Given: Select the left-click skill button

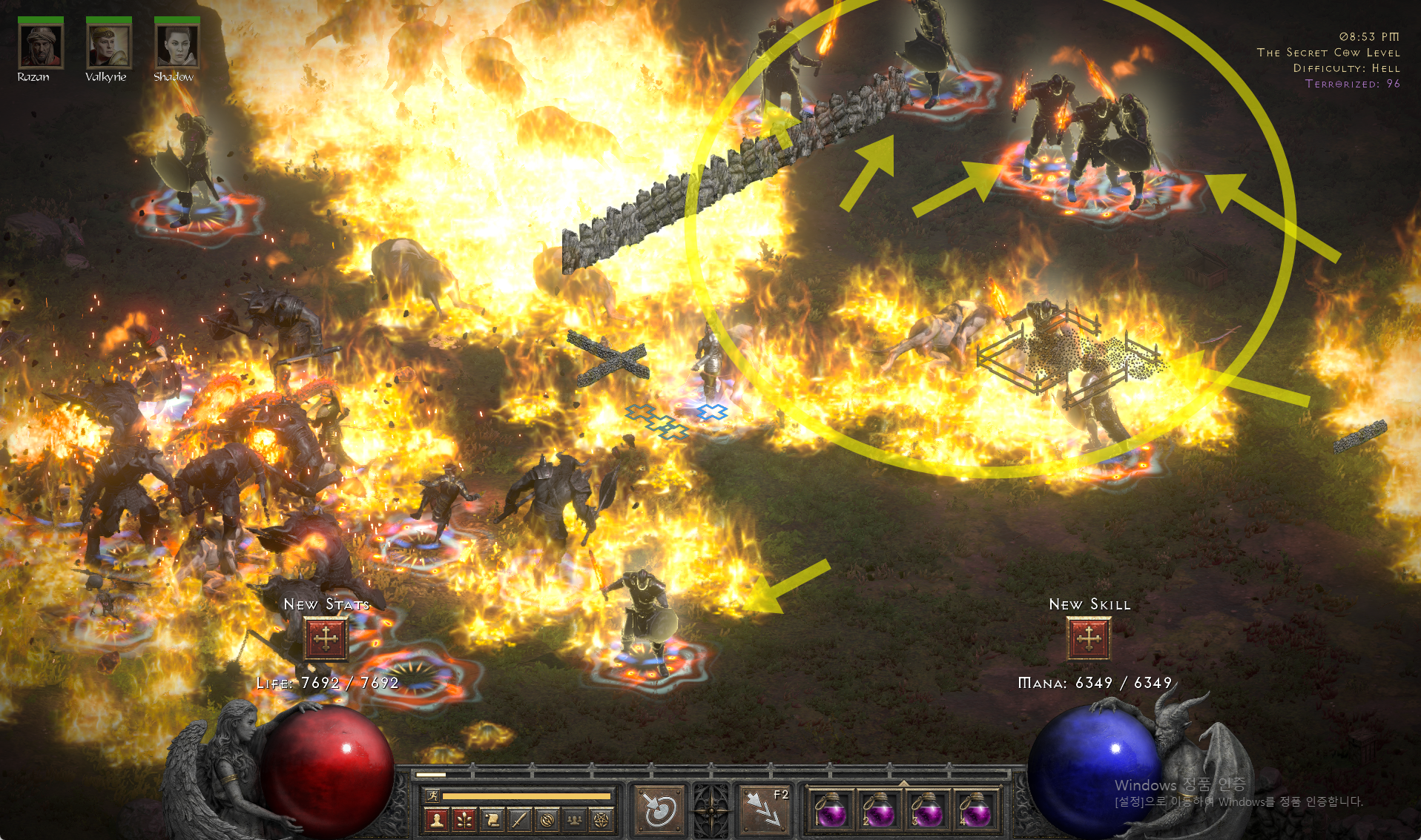Looking at the screenshot, I should (x=658, y=810).
